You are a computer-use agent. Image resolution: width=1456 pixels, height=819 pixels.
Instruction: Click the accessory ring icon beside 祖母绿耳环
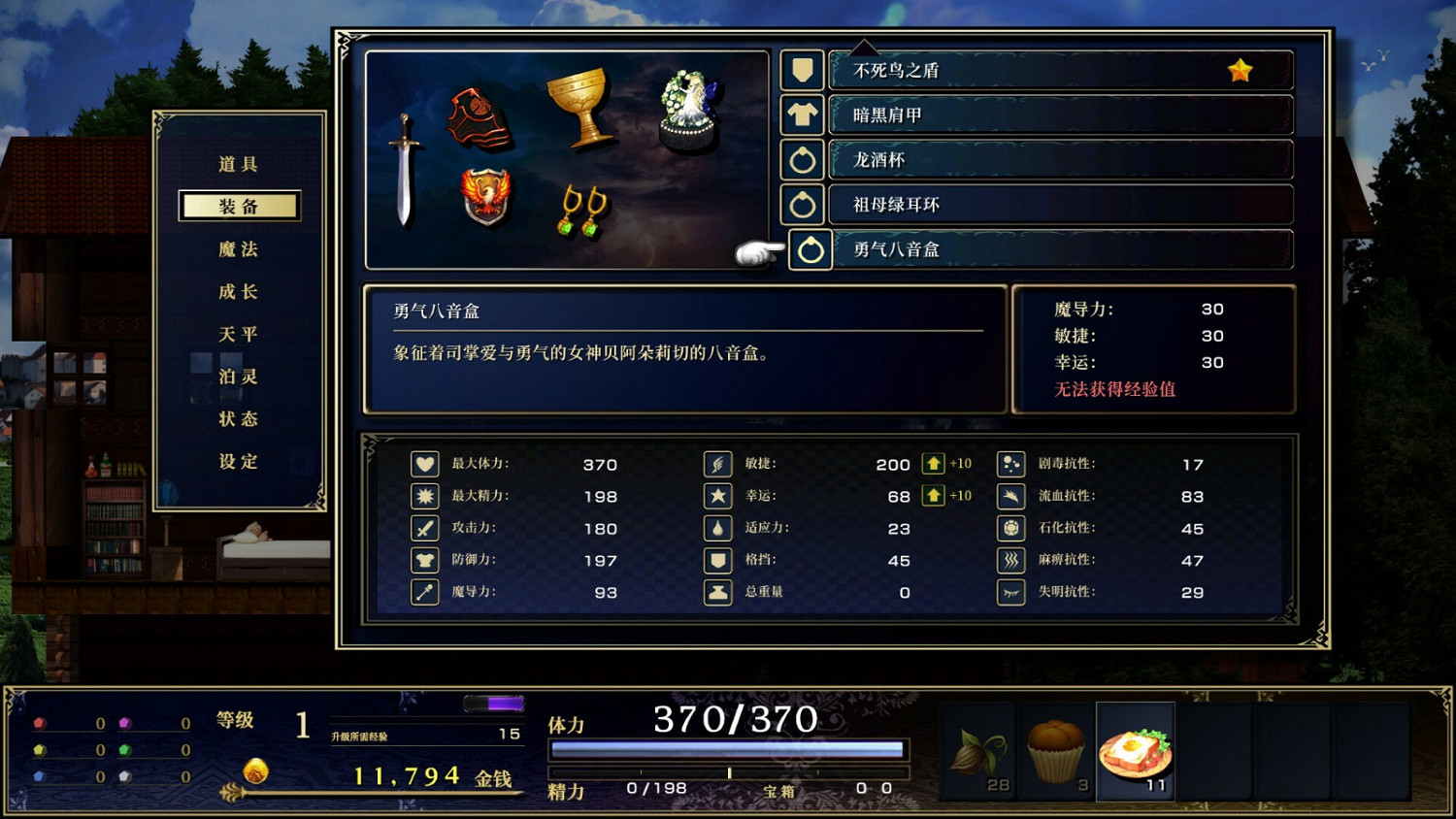click(803, 205)
